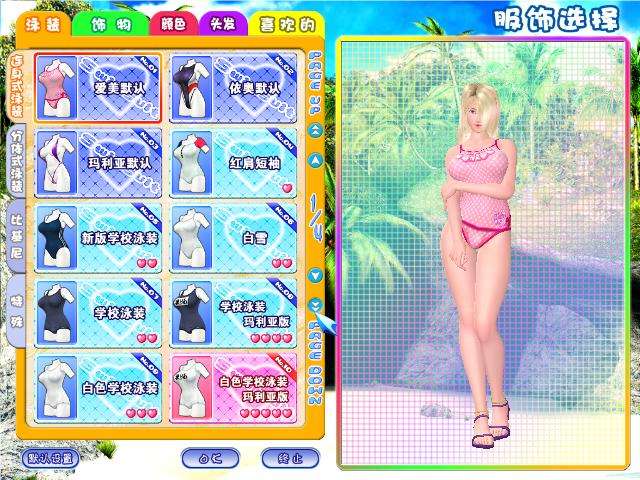Select the 爱美默认 swimsuit No.01

tap(97, 88)
